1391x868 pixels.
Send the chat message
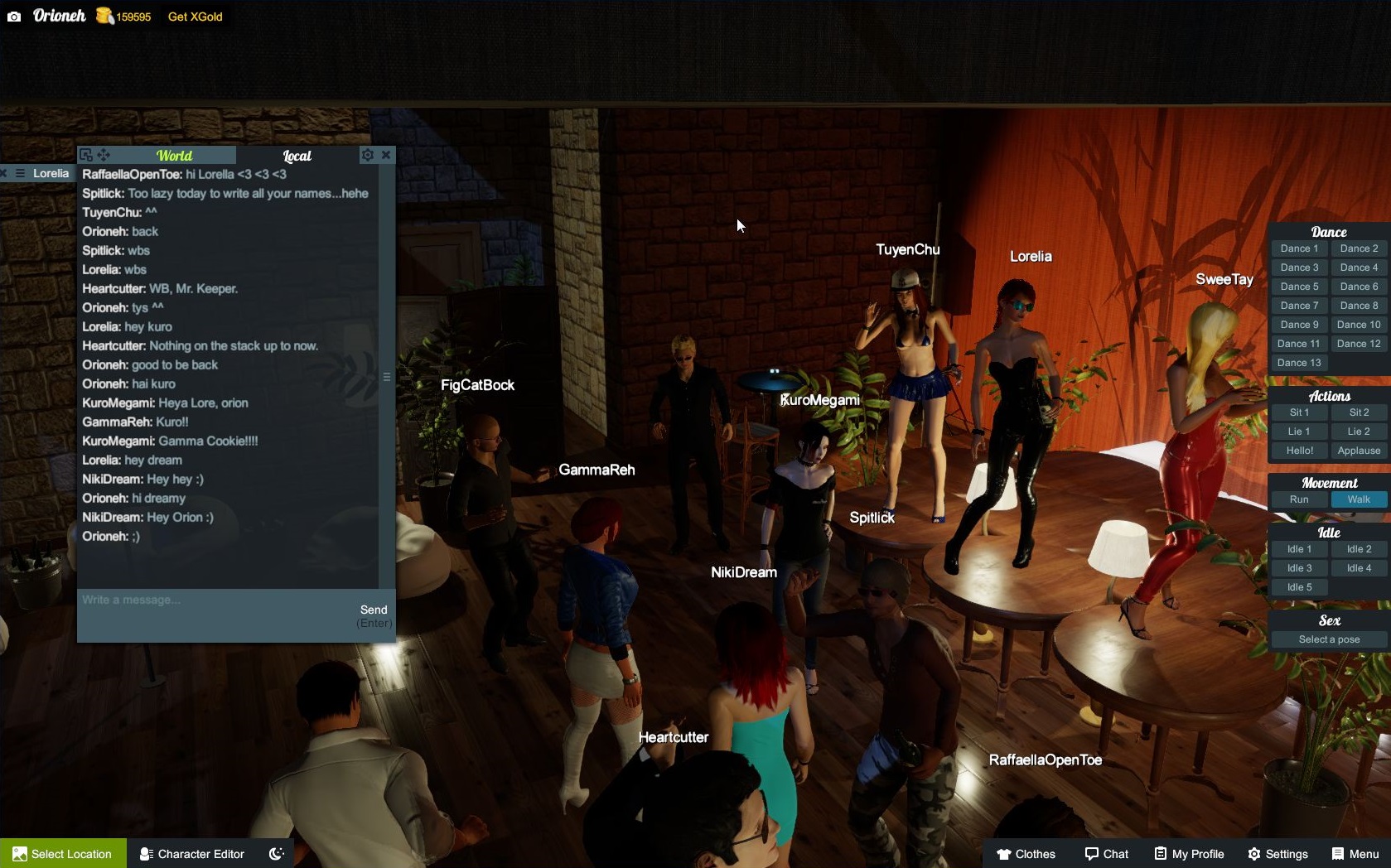374,610
